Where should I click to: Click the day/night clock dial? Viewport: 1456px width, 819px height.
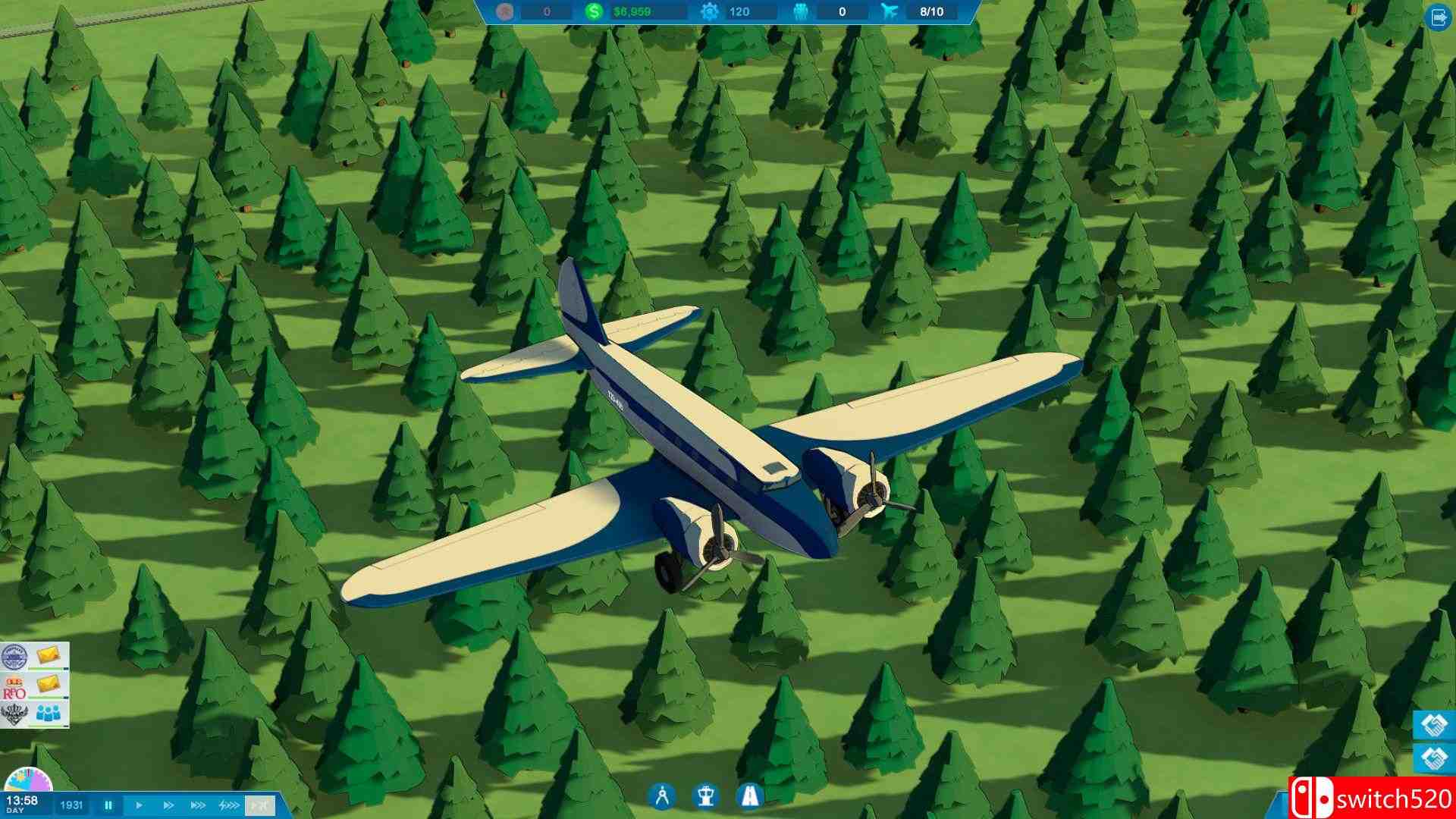tap(28, 780)
